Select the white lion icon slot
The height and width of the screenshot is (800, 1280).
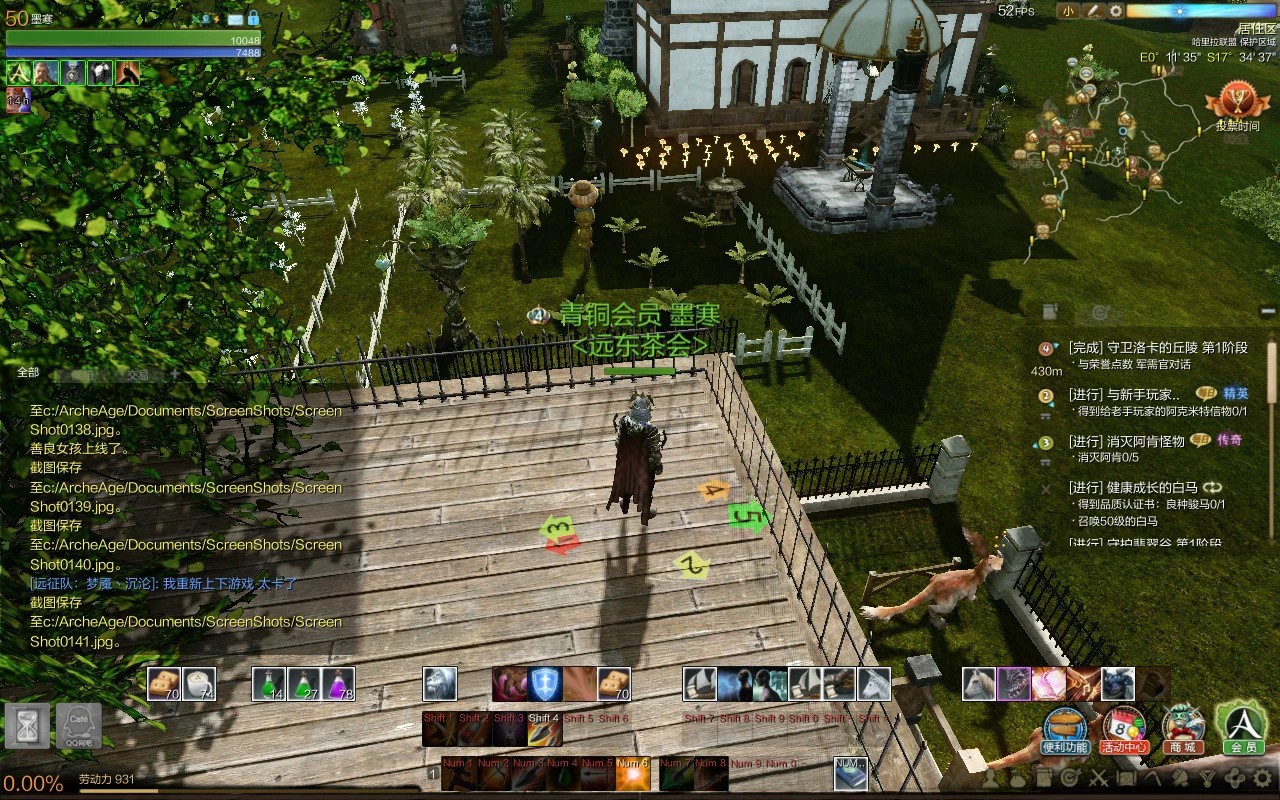tap(440, 684)
